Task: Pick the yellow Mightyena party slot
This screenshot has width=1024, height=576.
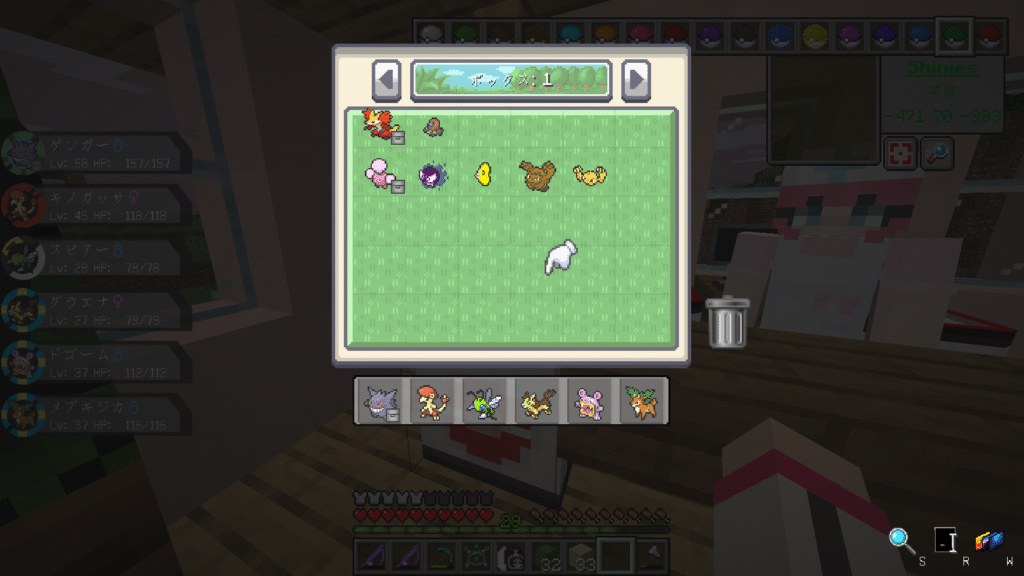Action: [537, 402]
